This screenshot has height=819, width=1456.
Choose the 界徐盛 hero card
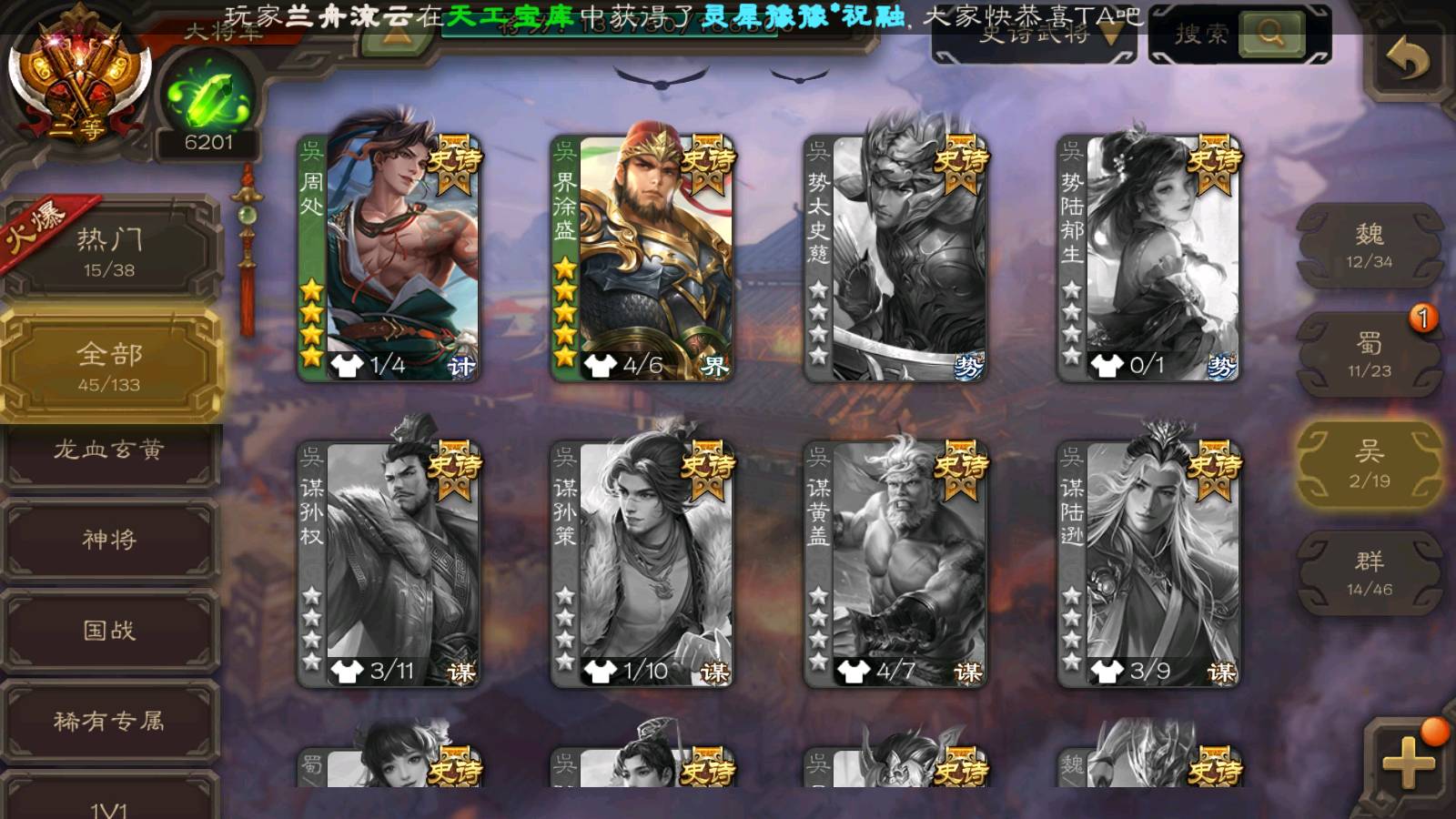(642, 258)
